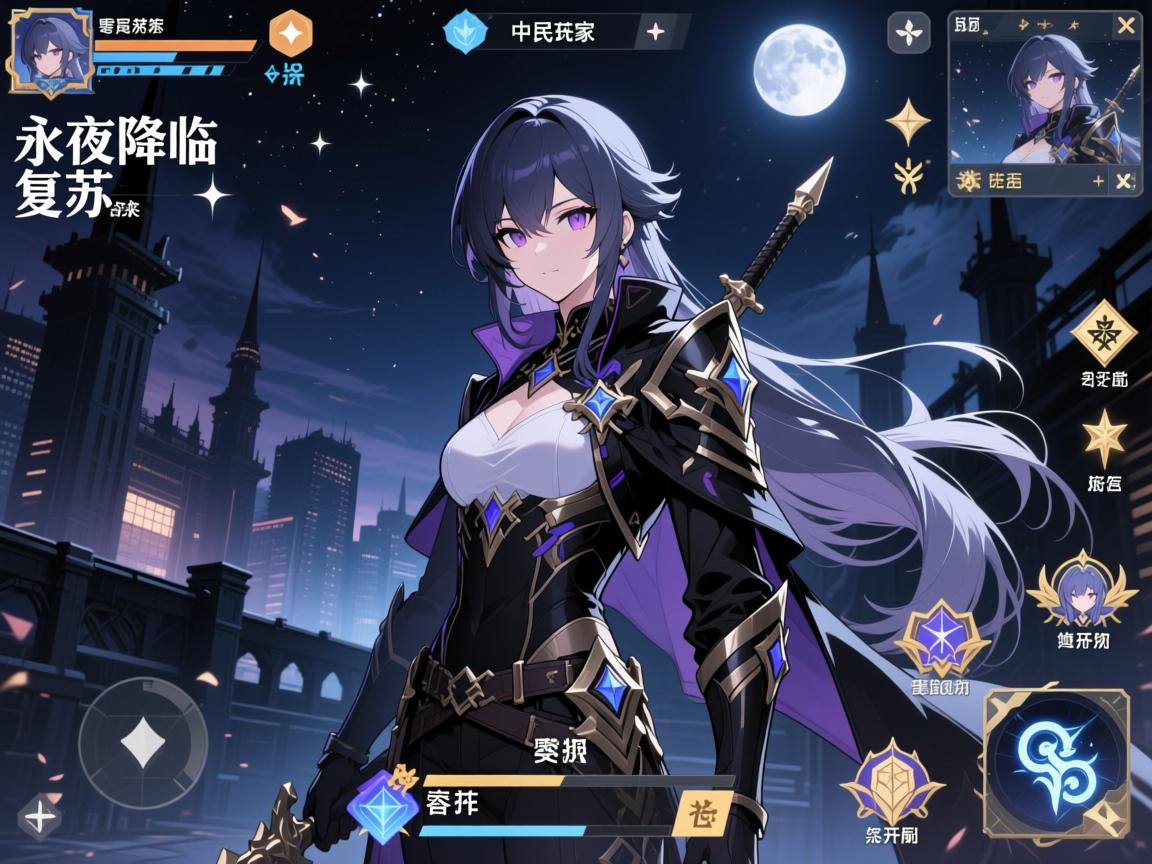Open the player avatar portrait profile
This screenshot has width=1152, height=864.
52,51
